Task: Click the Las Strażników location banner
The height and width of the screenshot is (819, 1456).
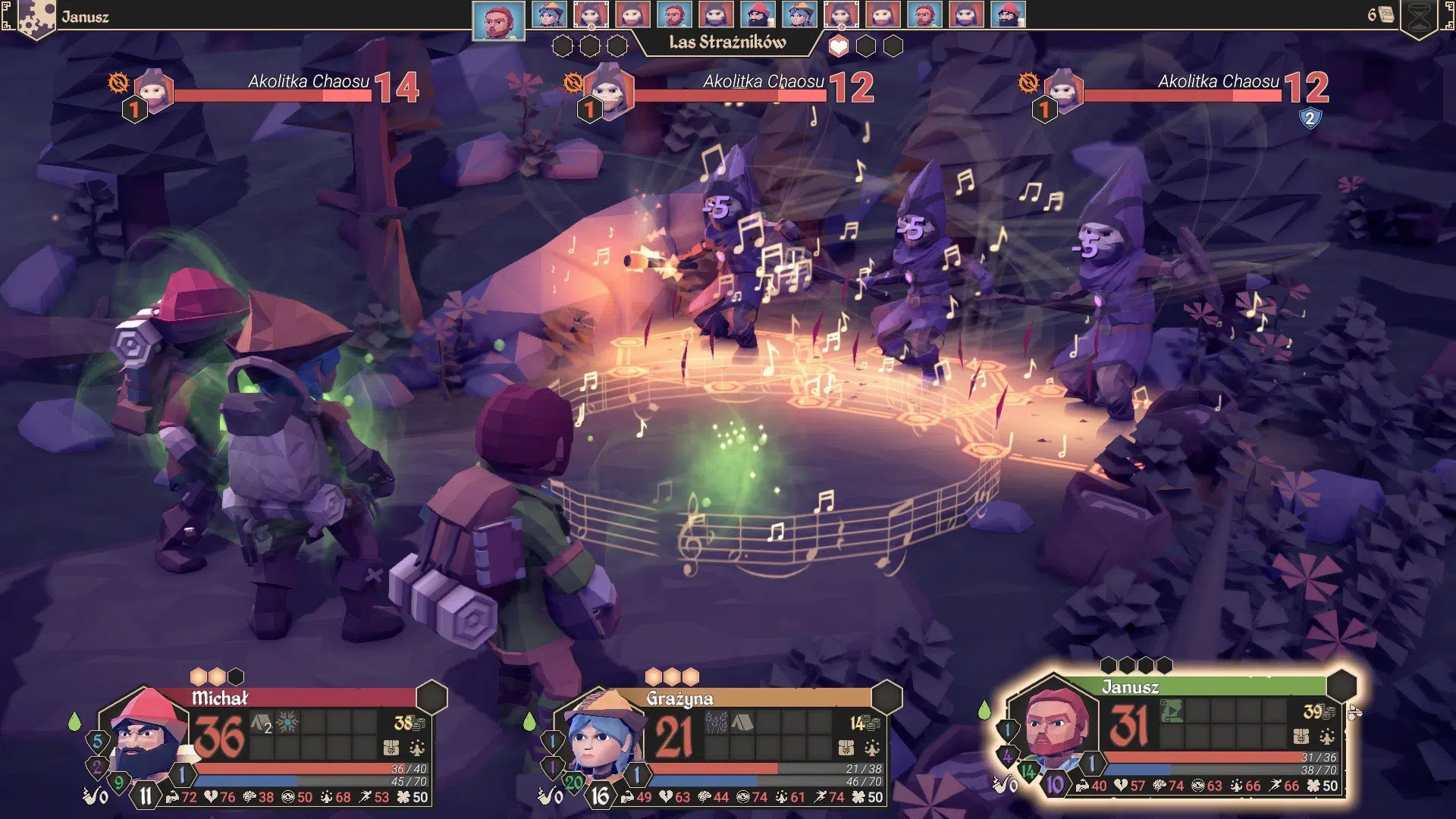Action: [727, 42]
